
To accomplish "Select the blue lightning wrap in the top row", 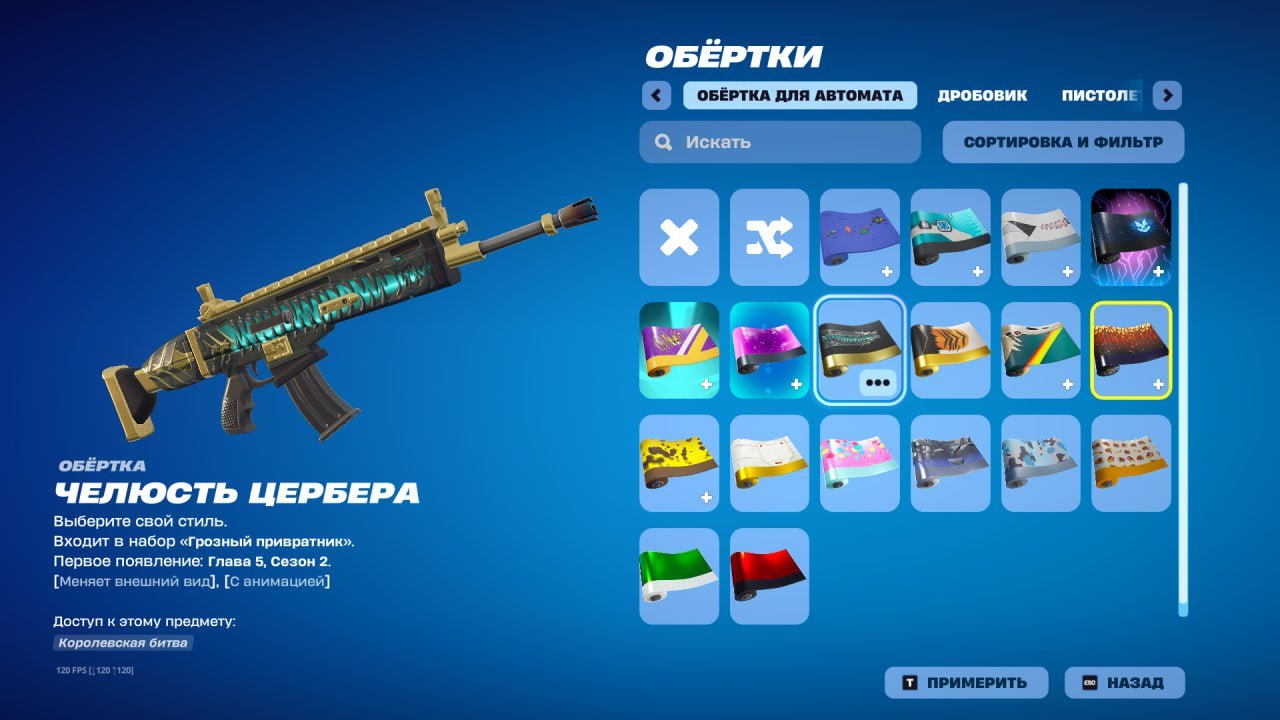I will pyautogui.click(x=1131, y=238).
